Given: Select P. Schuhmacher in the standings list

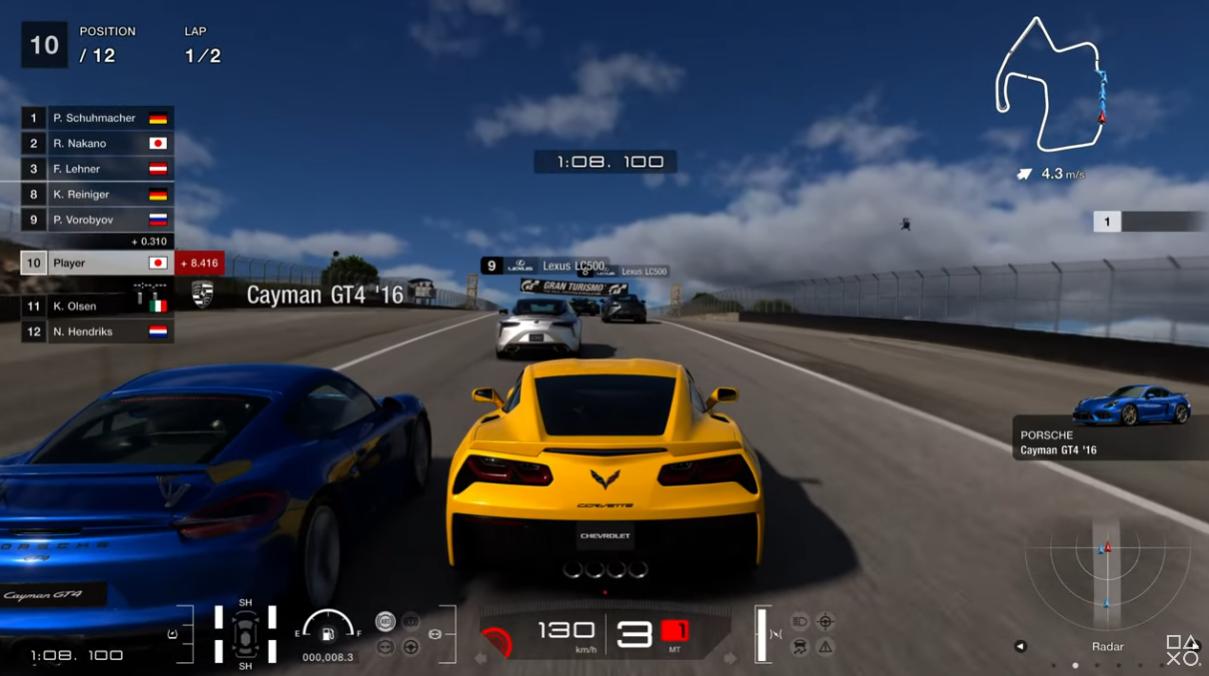Looking at the screenshot, I should [x=97, y=118].
